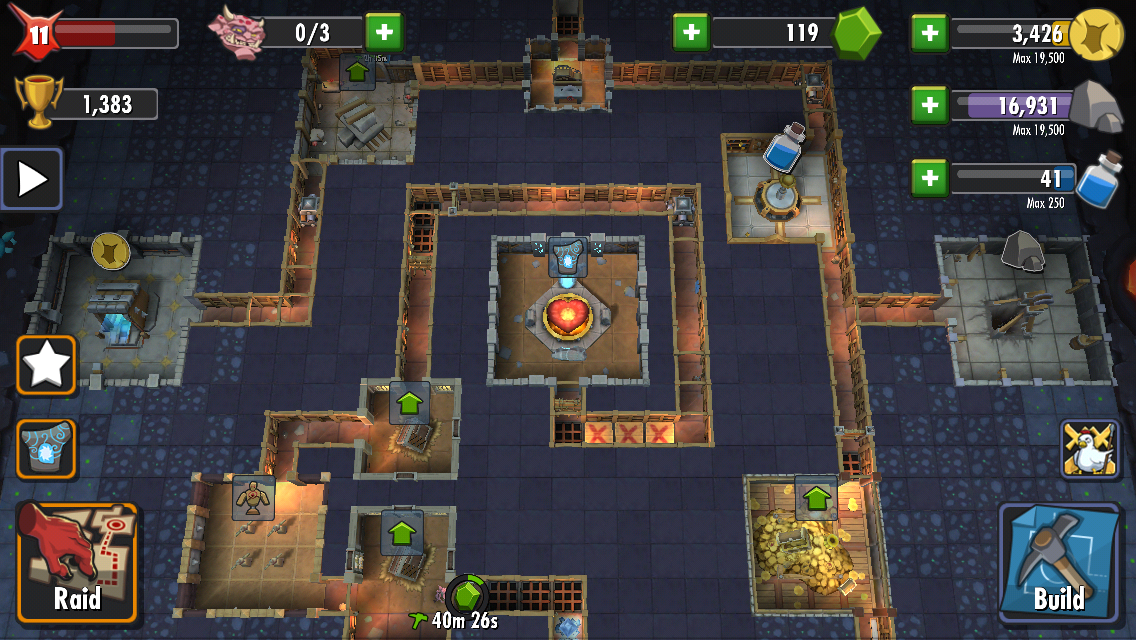The width and height of the screenshot is (1136, 640).
Task: Open the blue rune trap button
Action: [46, 449]
